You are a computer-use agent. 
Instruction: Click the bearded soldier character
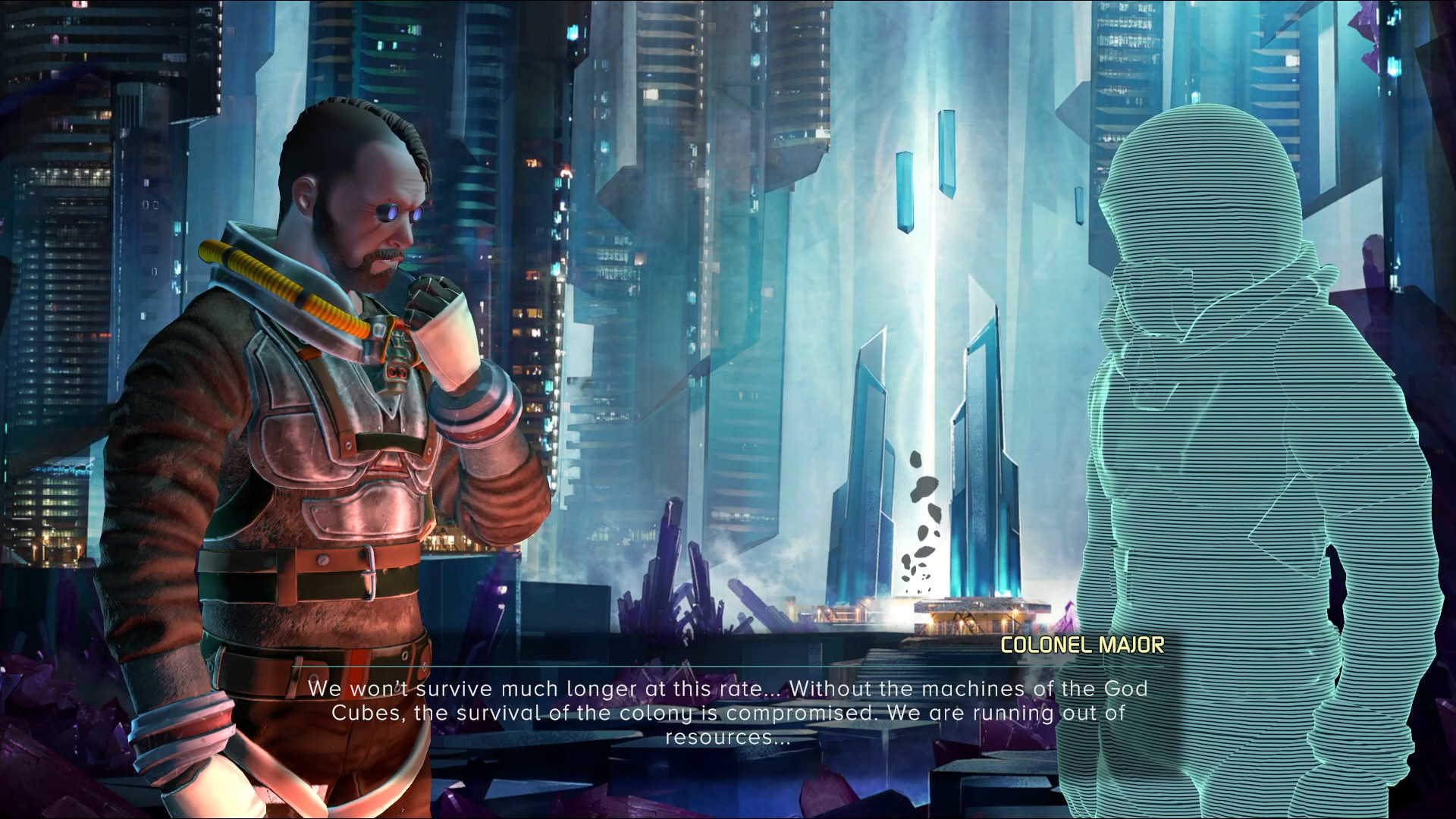(x=318, y=417)
